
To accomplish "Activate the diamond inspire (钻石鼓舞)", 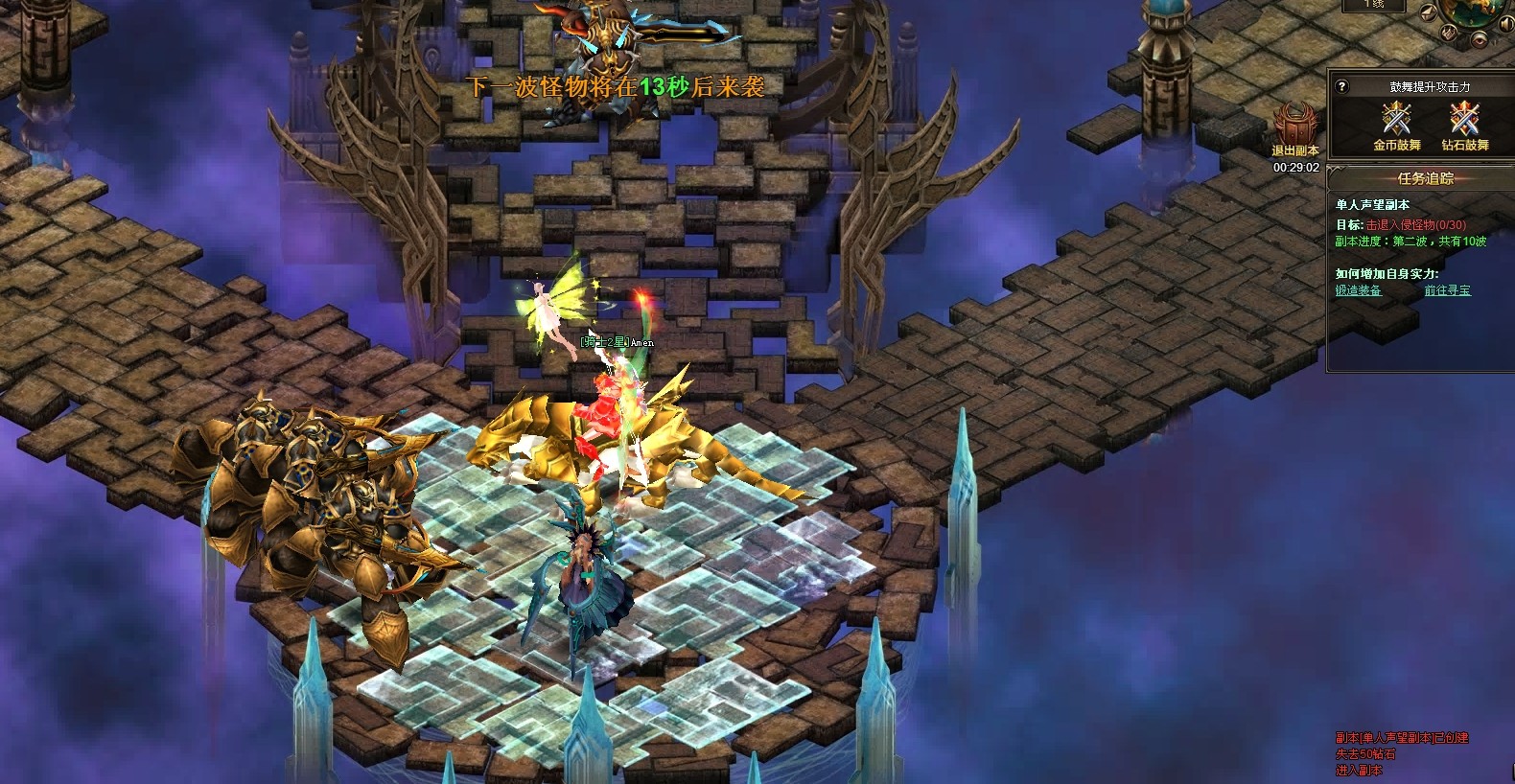I will tap(1464, 125).
